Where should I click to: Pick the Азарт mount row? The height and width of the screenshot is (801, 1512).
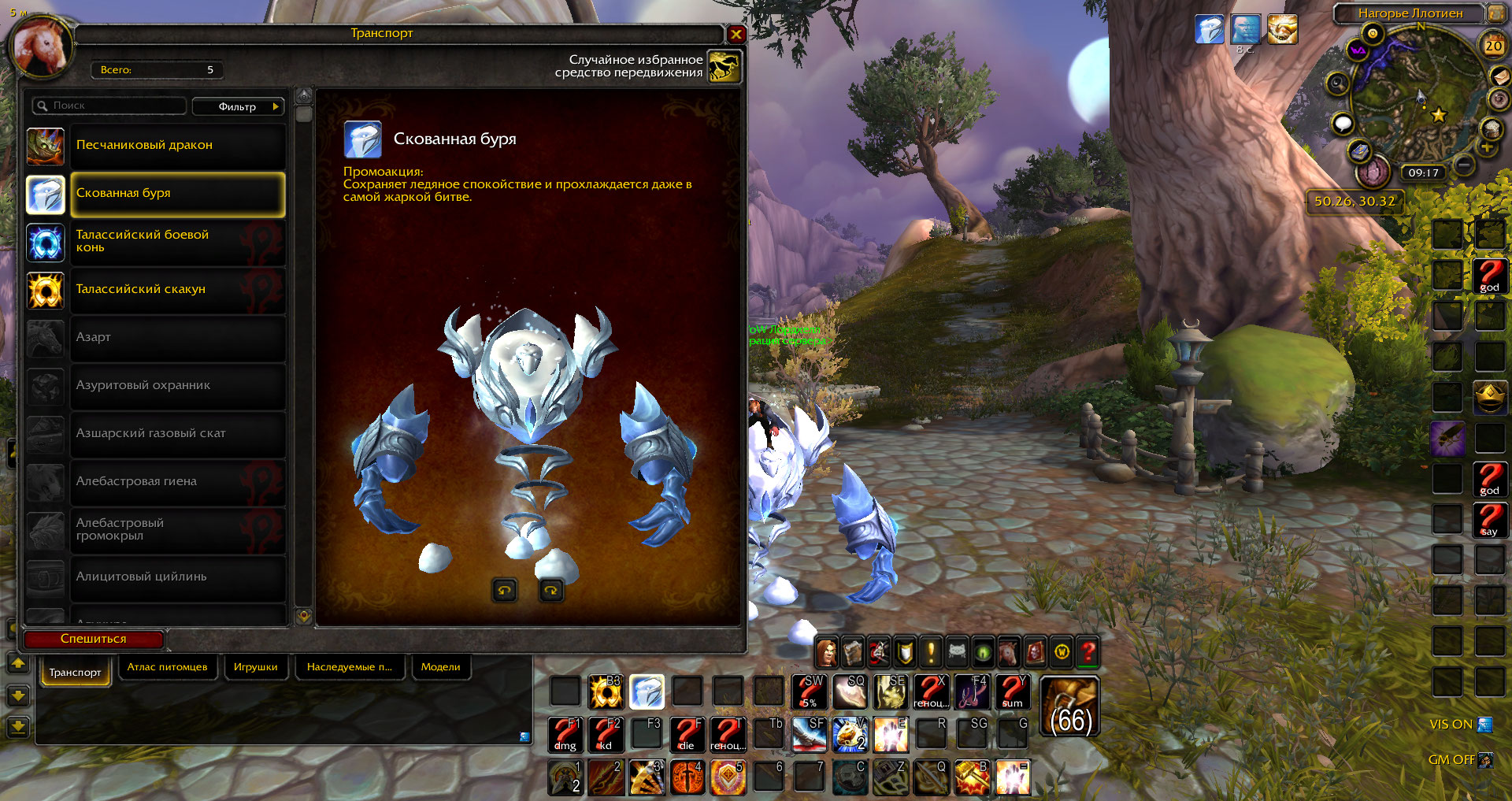pyautogui.click(x=177, y=337)
